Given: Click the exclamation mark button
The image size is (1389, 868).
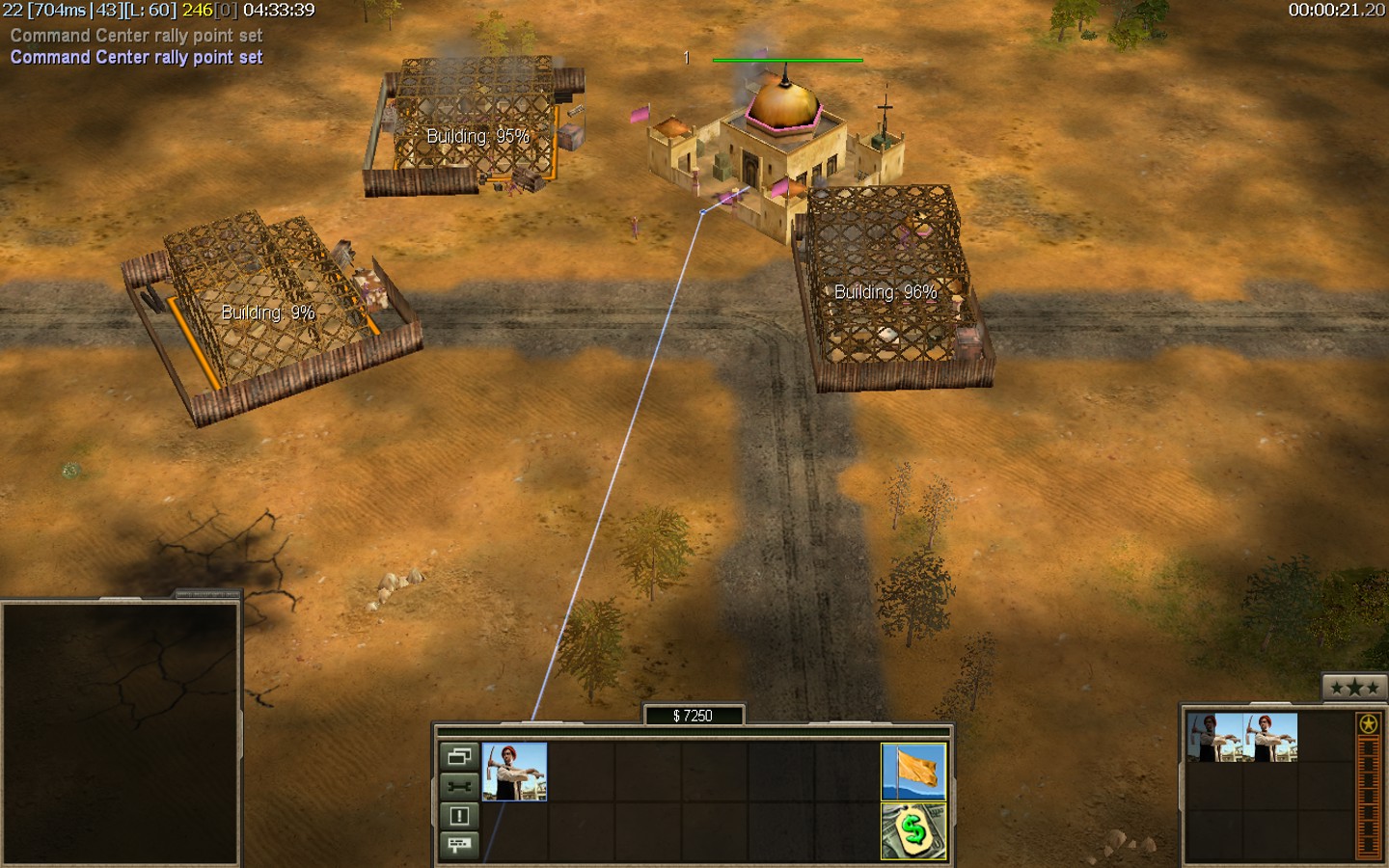Looking at the screenshot, I should (459, 816).
